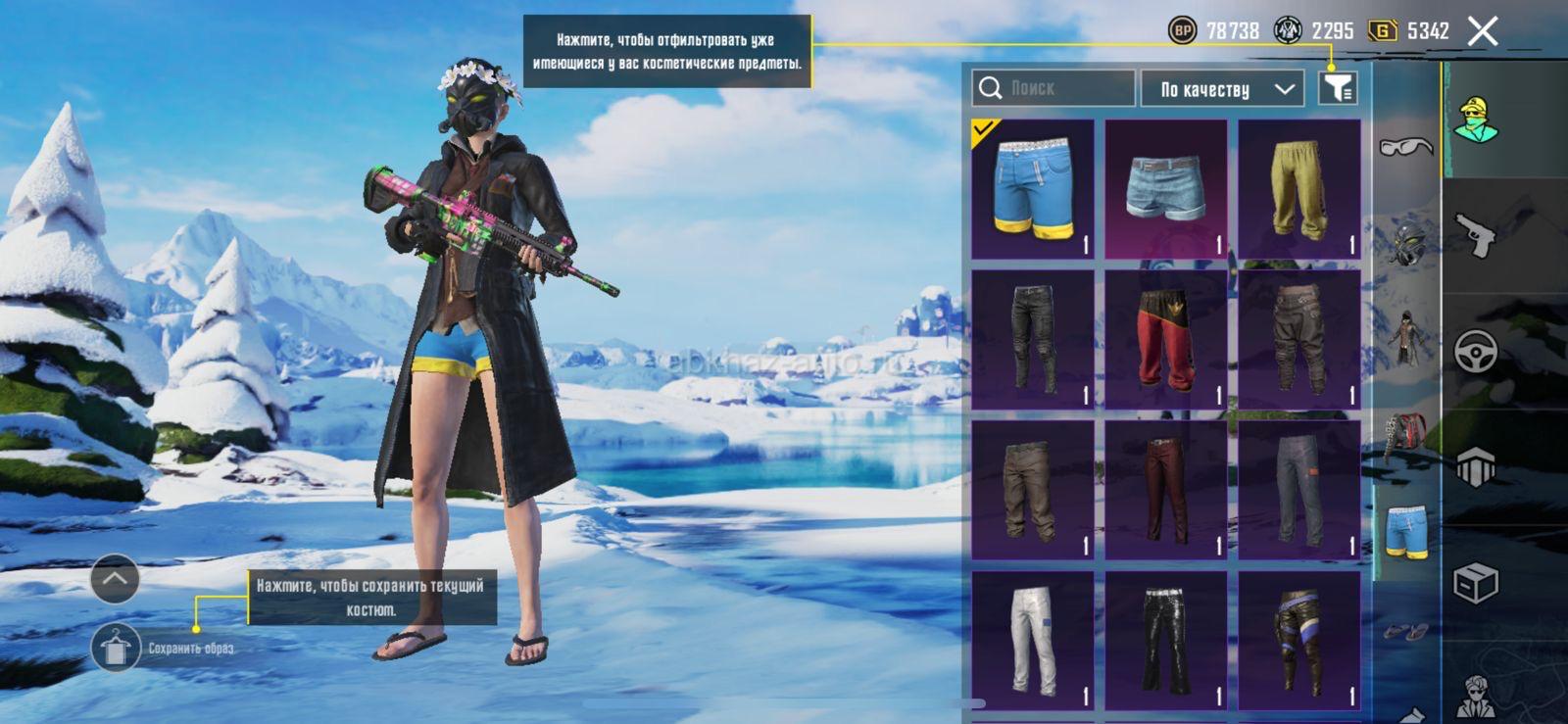Screen dimensions: 1568x724
Task: Choose the light denim shorts item
Action: [x=1165, y=189]
